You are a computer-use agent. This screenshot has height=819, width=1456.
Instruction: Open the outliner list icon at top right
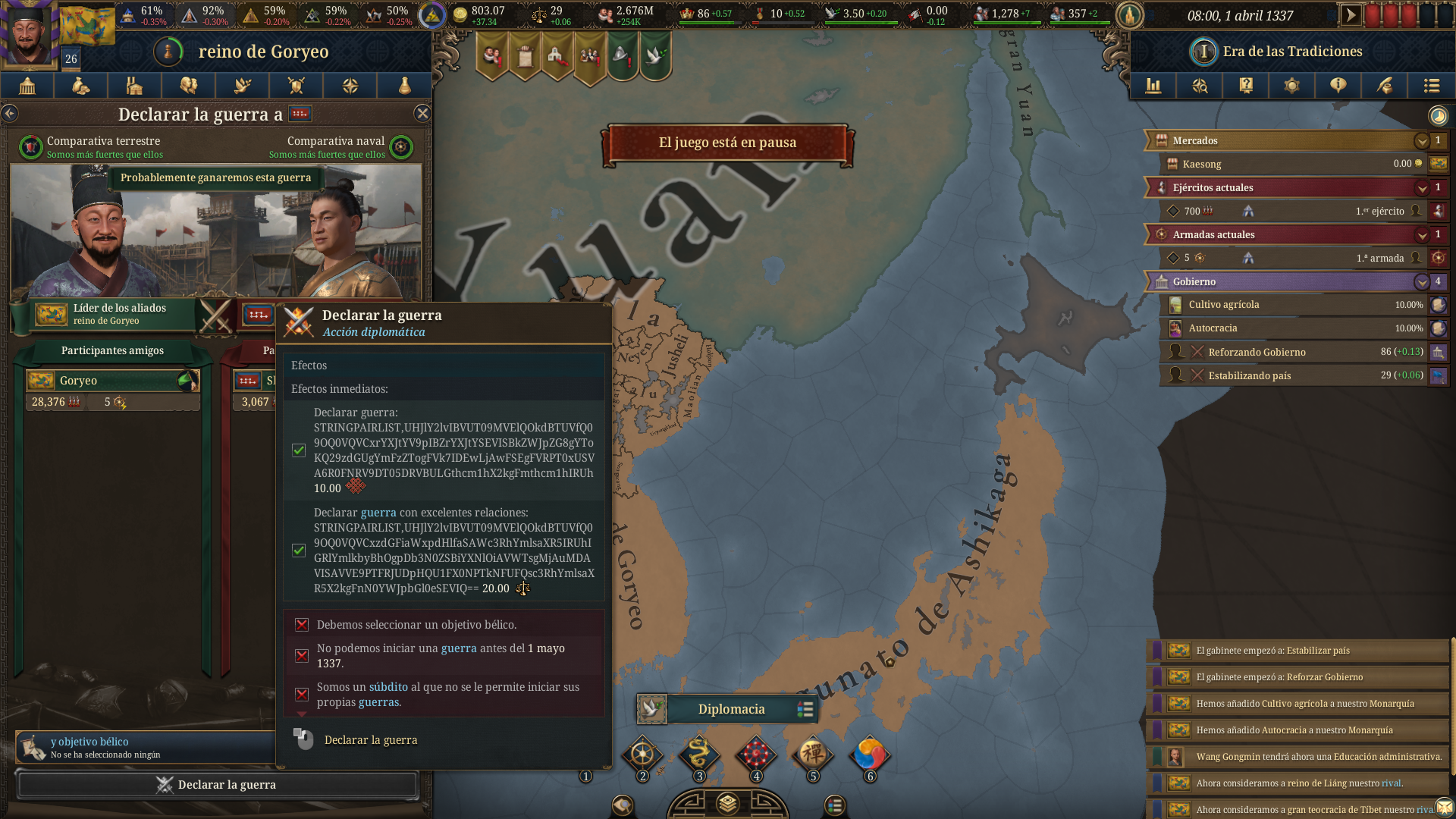tap(1431, 86)
